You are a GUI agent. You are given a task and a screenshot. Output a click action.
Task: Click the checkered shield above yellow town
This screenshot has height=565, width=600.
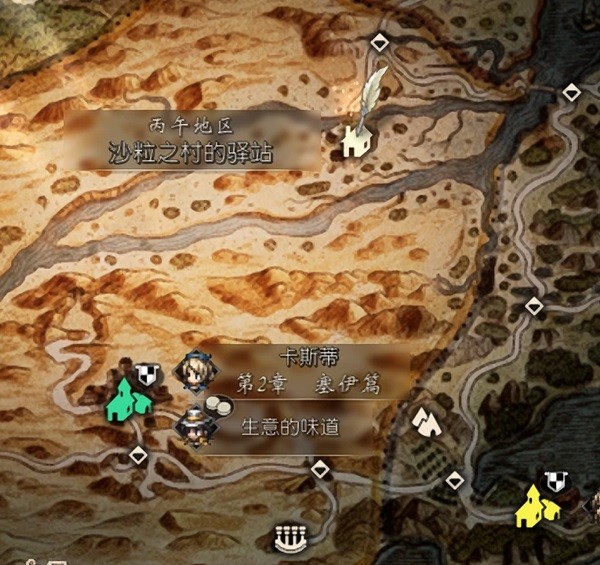tap(556, 481)
